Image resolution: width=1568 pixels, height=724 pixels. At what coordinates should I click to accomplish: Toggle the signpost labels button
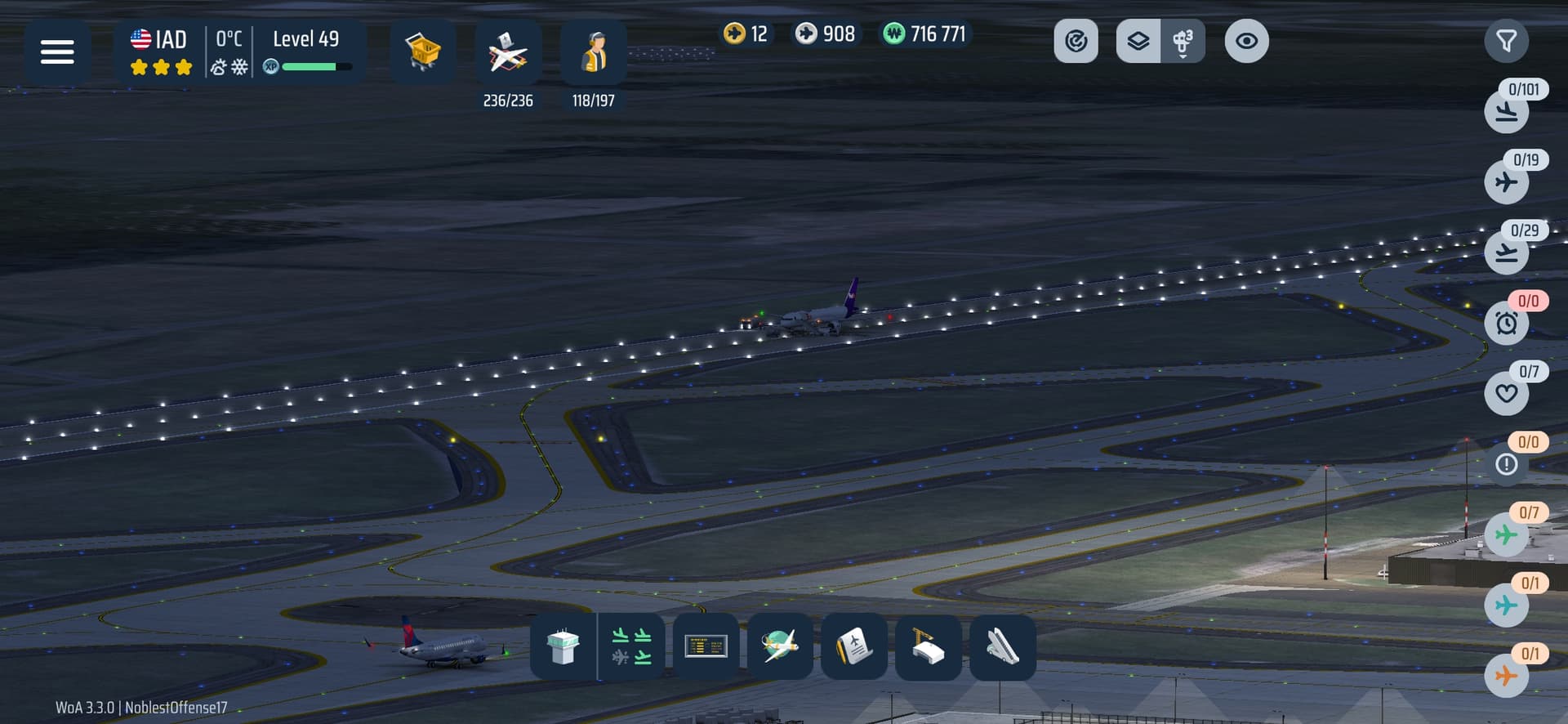point(1182,41)
